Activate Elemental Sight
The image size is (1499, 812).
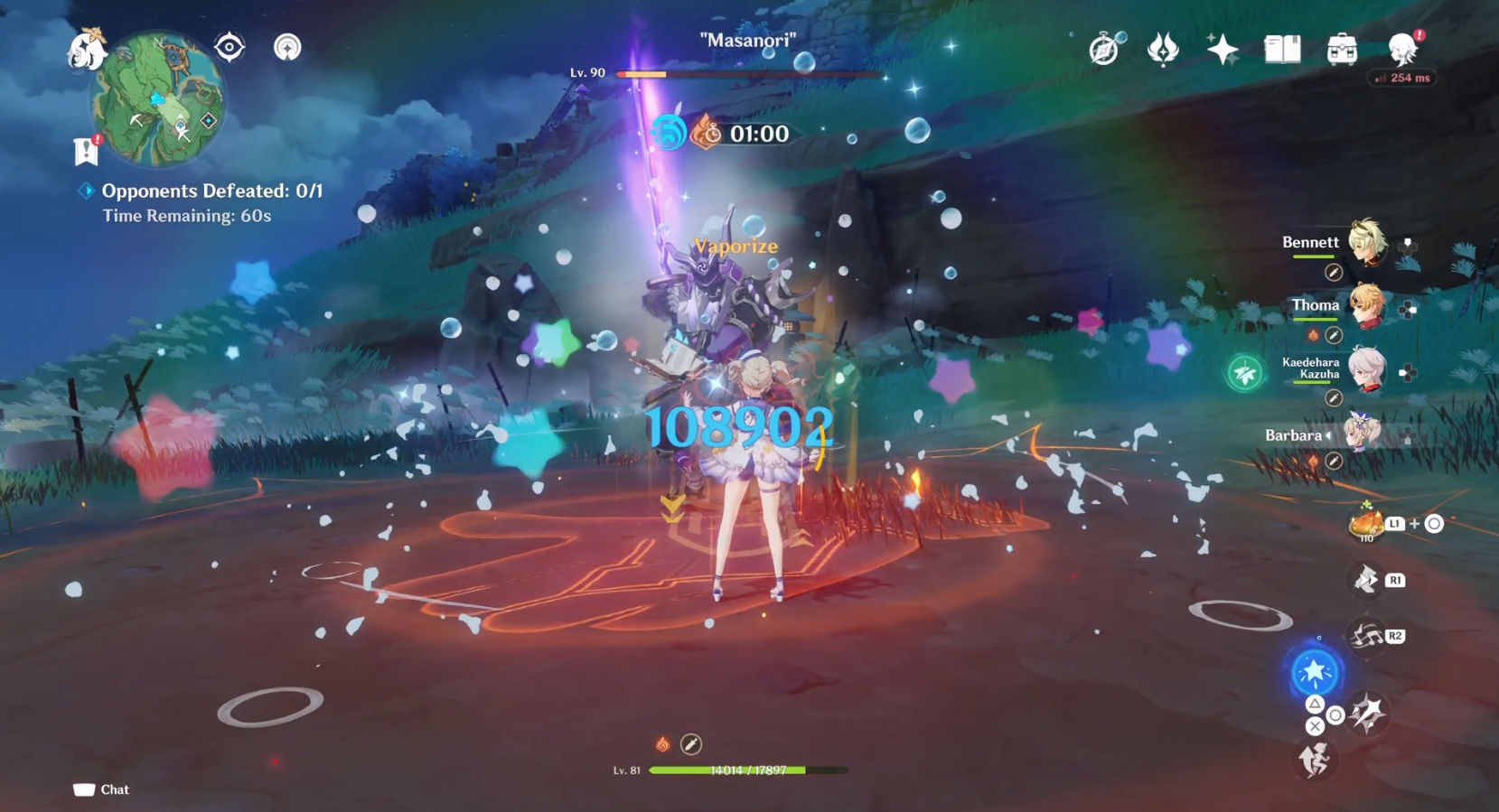(x=229, y=47)
